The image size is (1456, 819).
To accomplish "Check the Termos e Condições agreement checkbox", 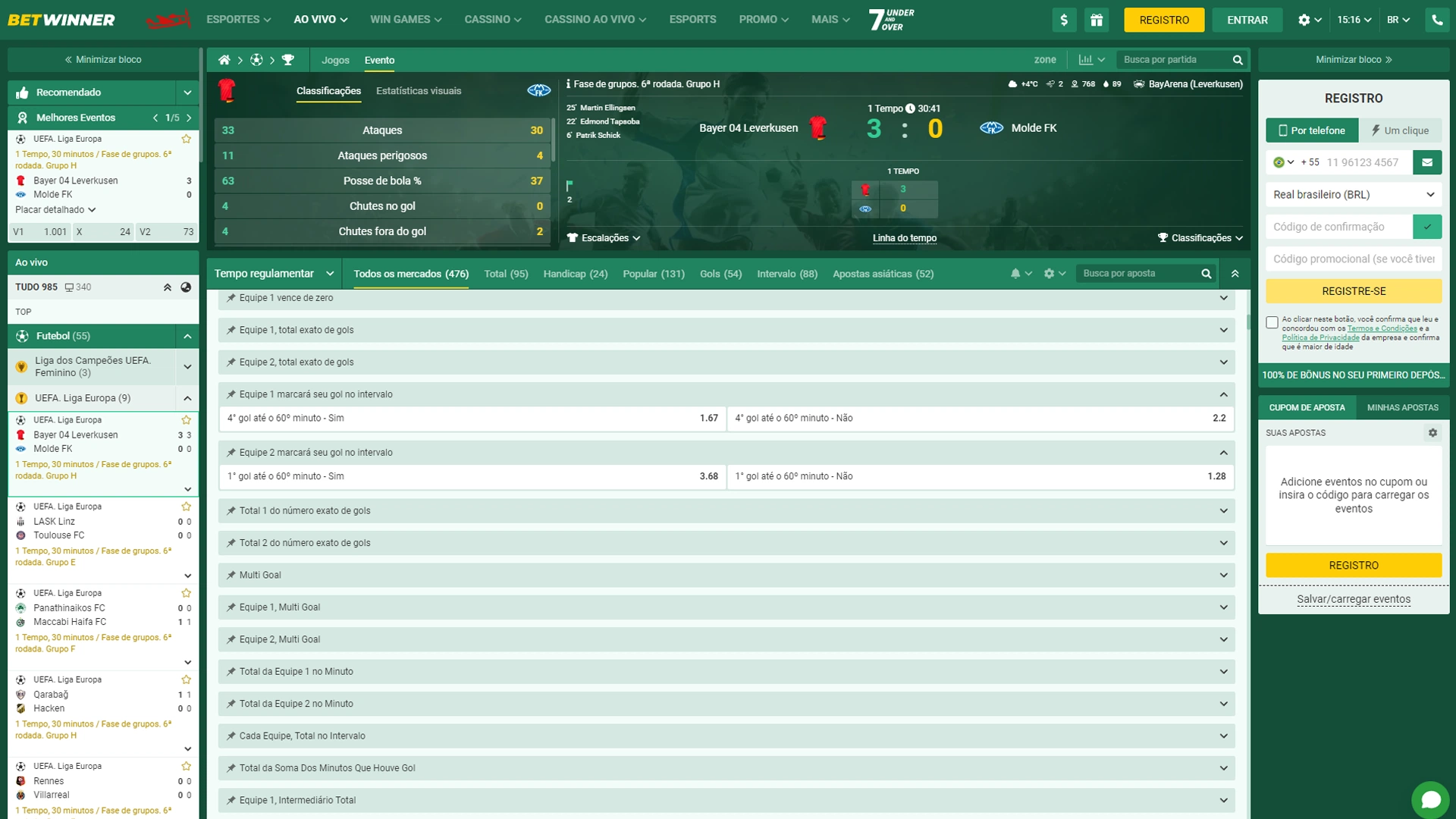I will pos(1272,322).
